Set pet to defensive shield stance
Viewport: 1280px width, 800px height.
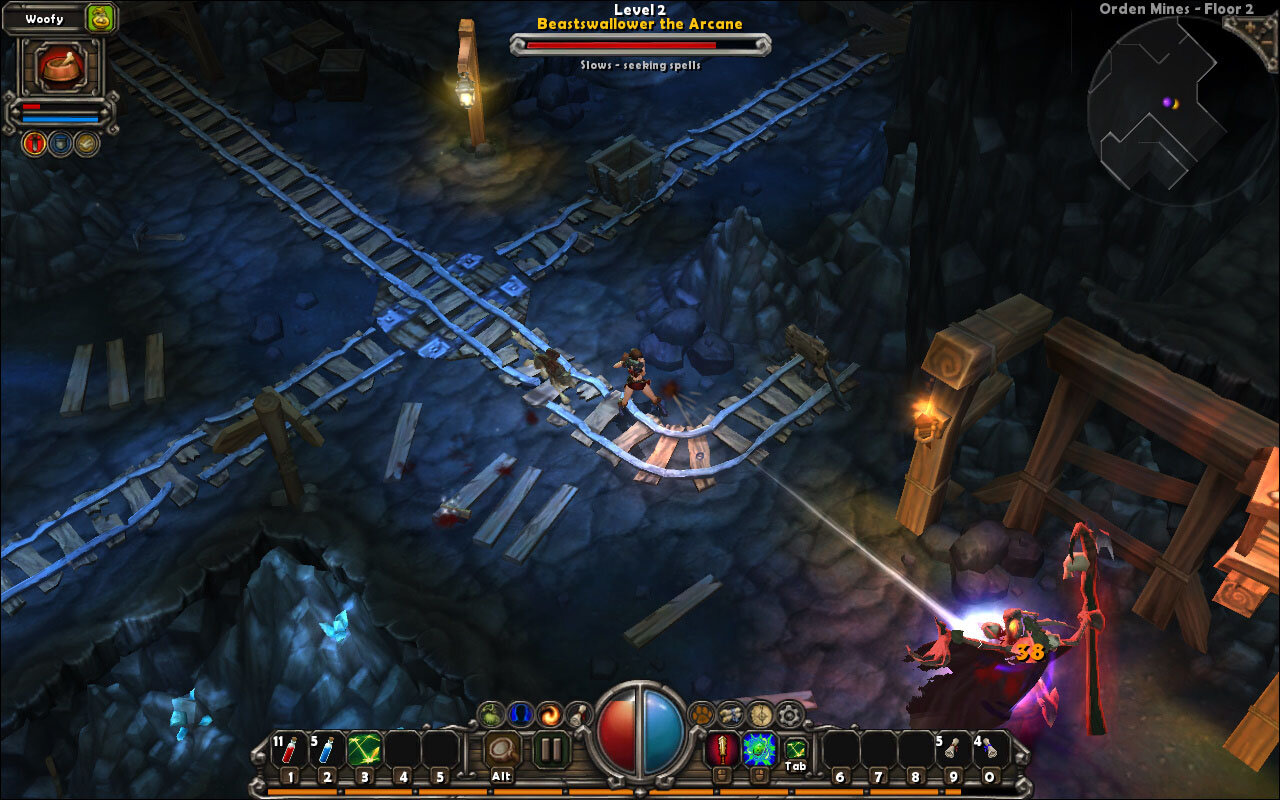(60, 143)
